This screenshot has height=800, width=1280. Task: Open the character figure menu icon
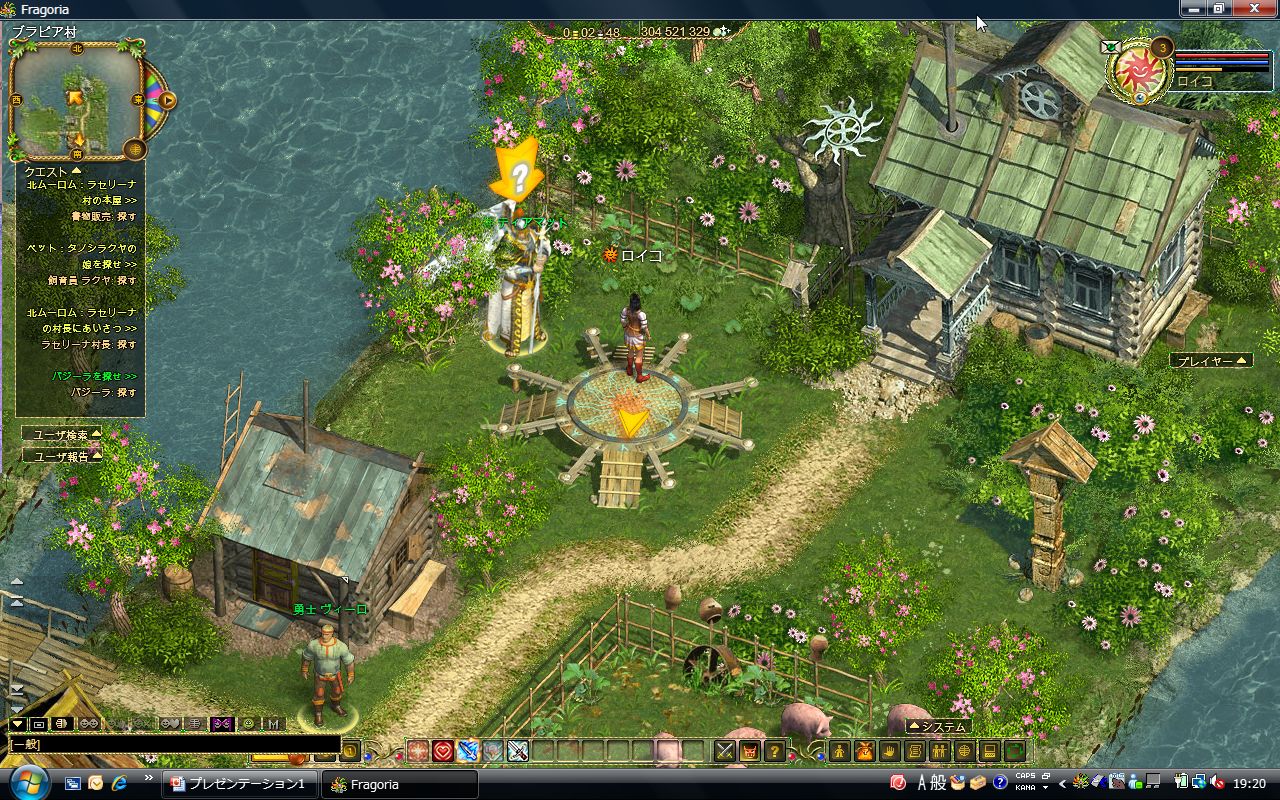(x=841, y=751)
